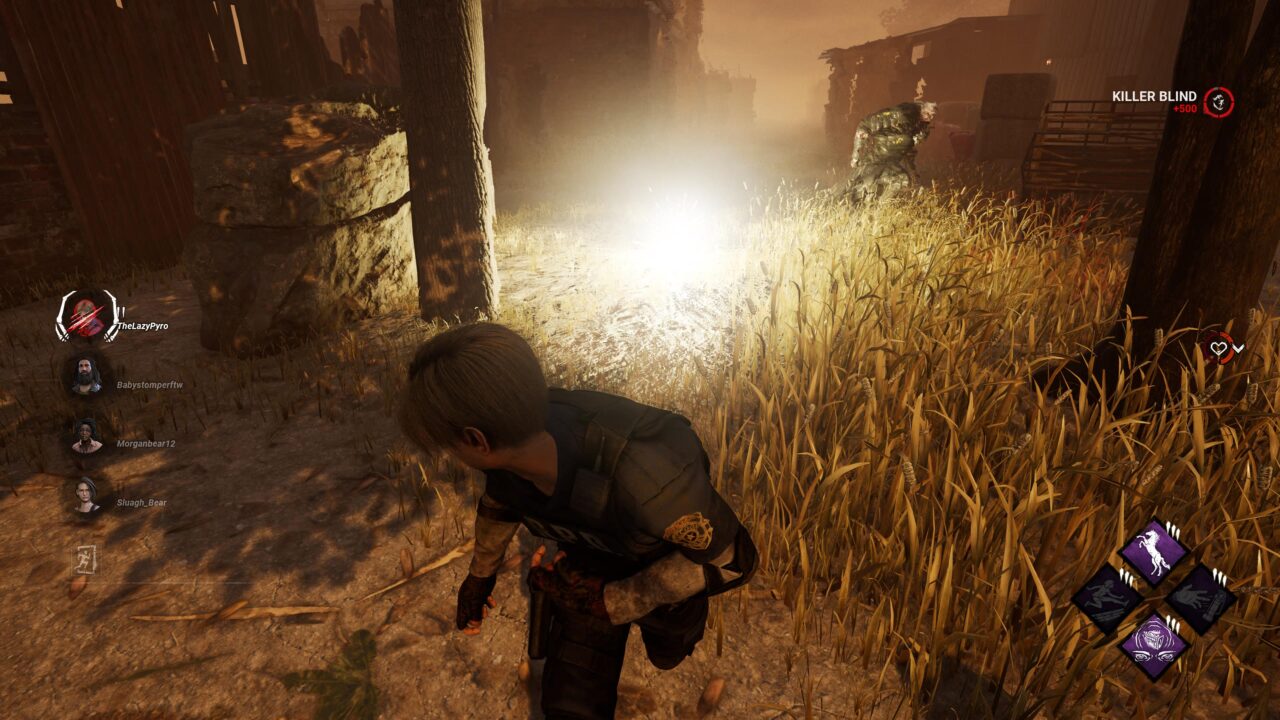This screenshot has width=1280, height=720.
Task: Click the exit gate status icon
Action: coord(85,560)
